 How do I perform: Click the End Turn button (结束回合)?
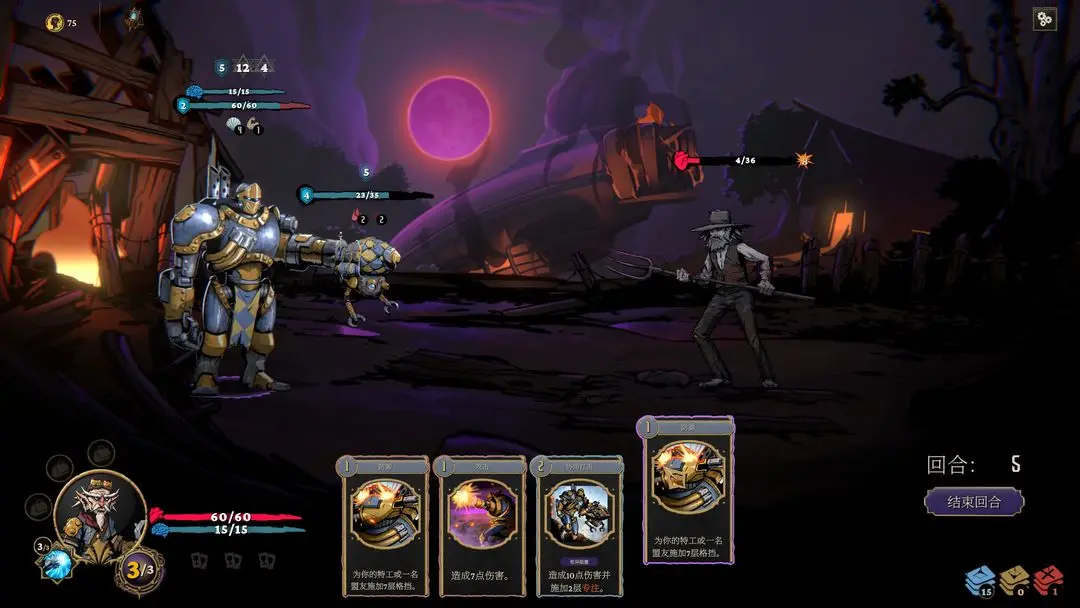click(974, 501)
